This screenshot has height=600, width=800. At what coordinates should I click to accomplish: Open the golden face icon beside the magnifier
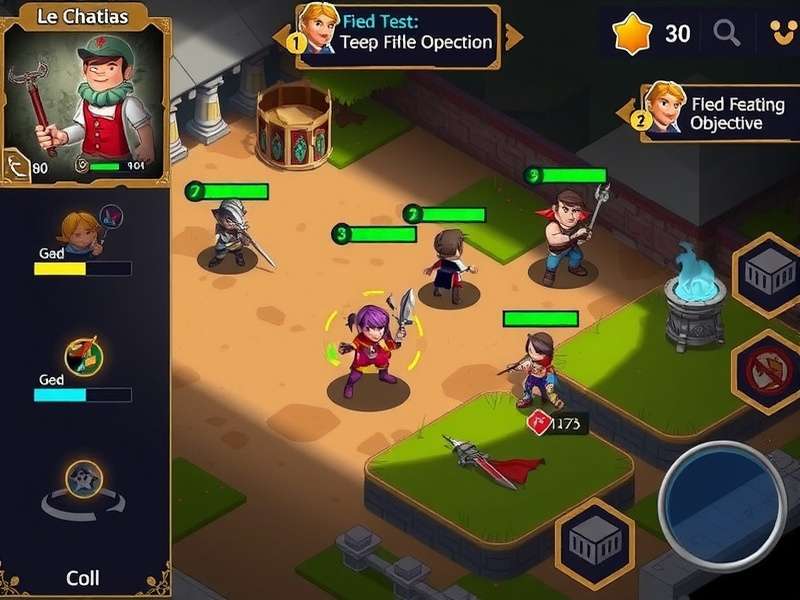[779, 34]
